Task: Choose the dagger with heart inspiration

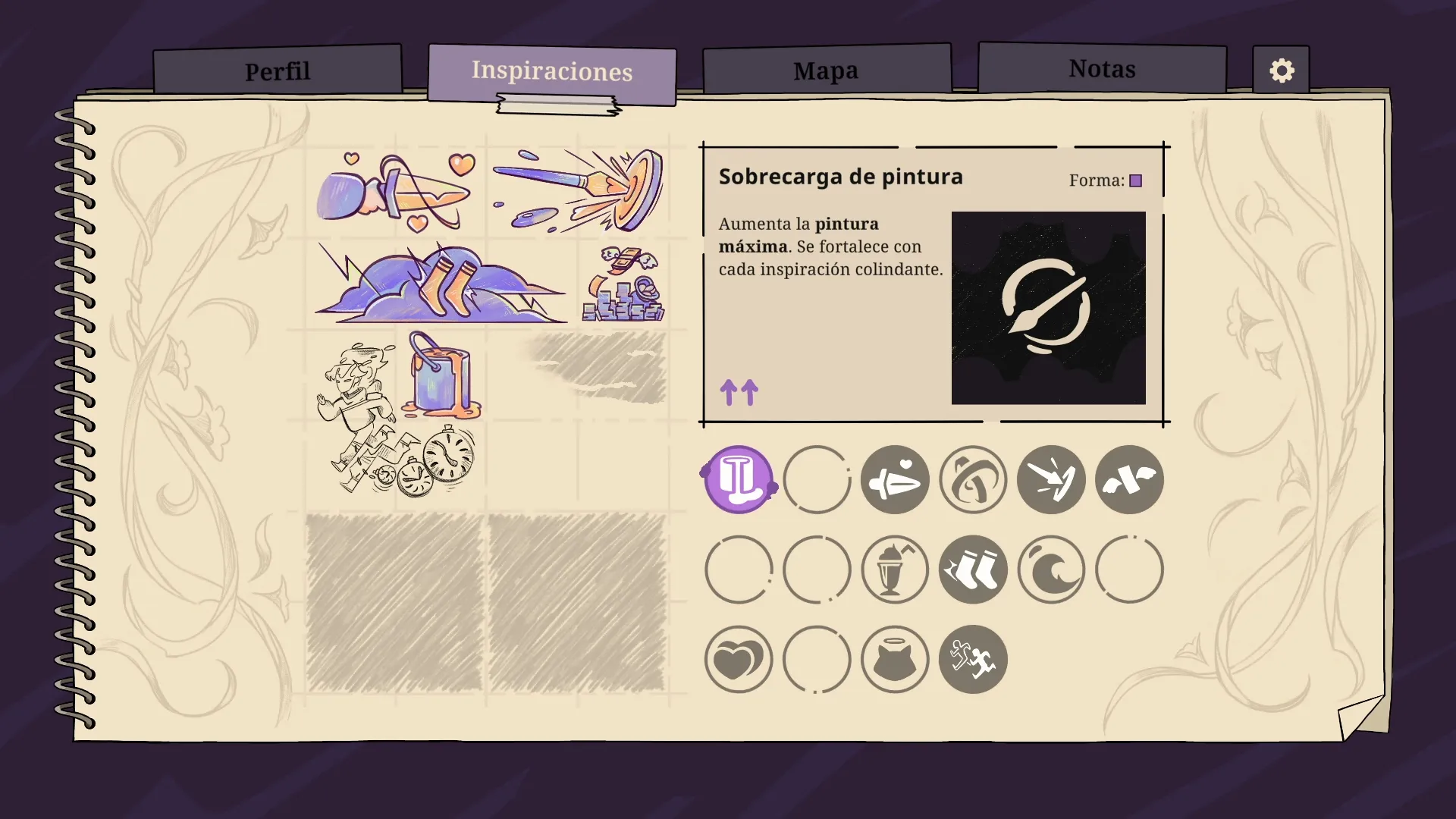Action: point(895,479)
